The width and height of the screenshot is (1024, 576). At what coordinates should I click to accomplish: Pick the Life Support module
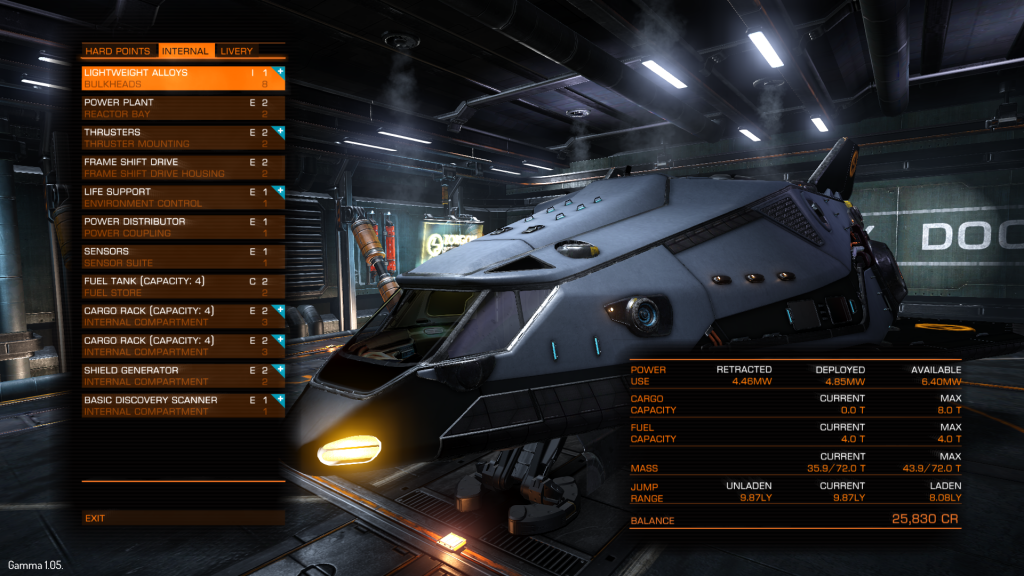tap(183, 197)
